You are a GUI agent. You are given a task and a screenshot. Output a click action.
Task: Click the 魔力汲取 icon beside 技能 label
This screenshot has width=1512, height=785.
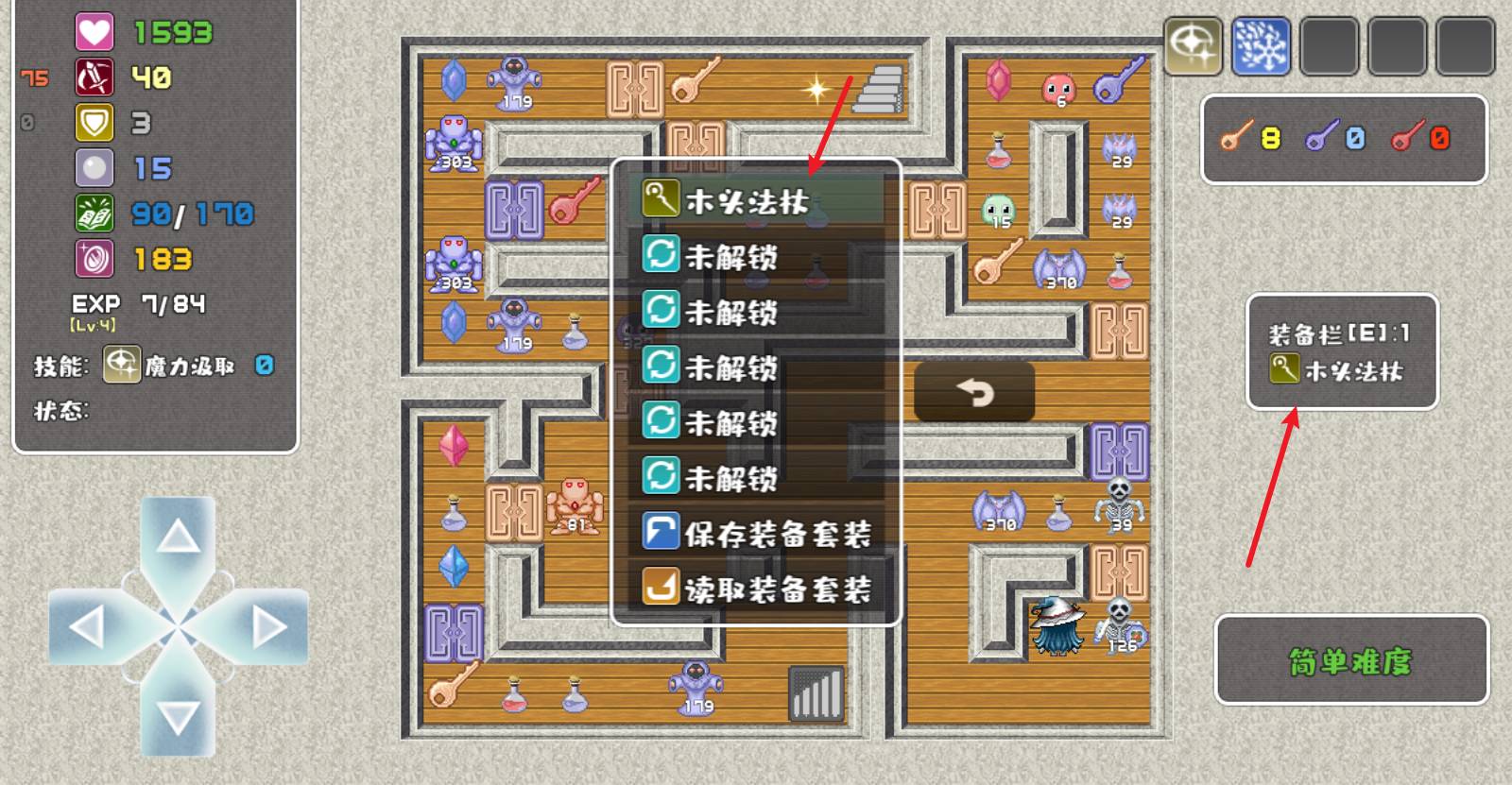coord(121,362)
